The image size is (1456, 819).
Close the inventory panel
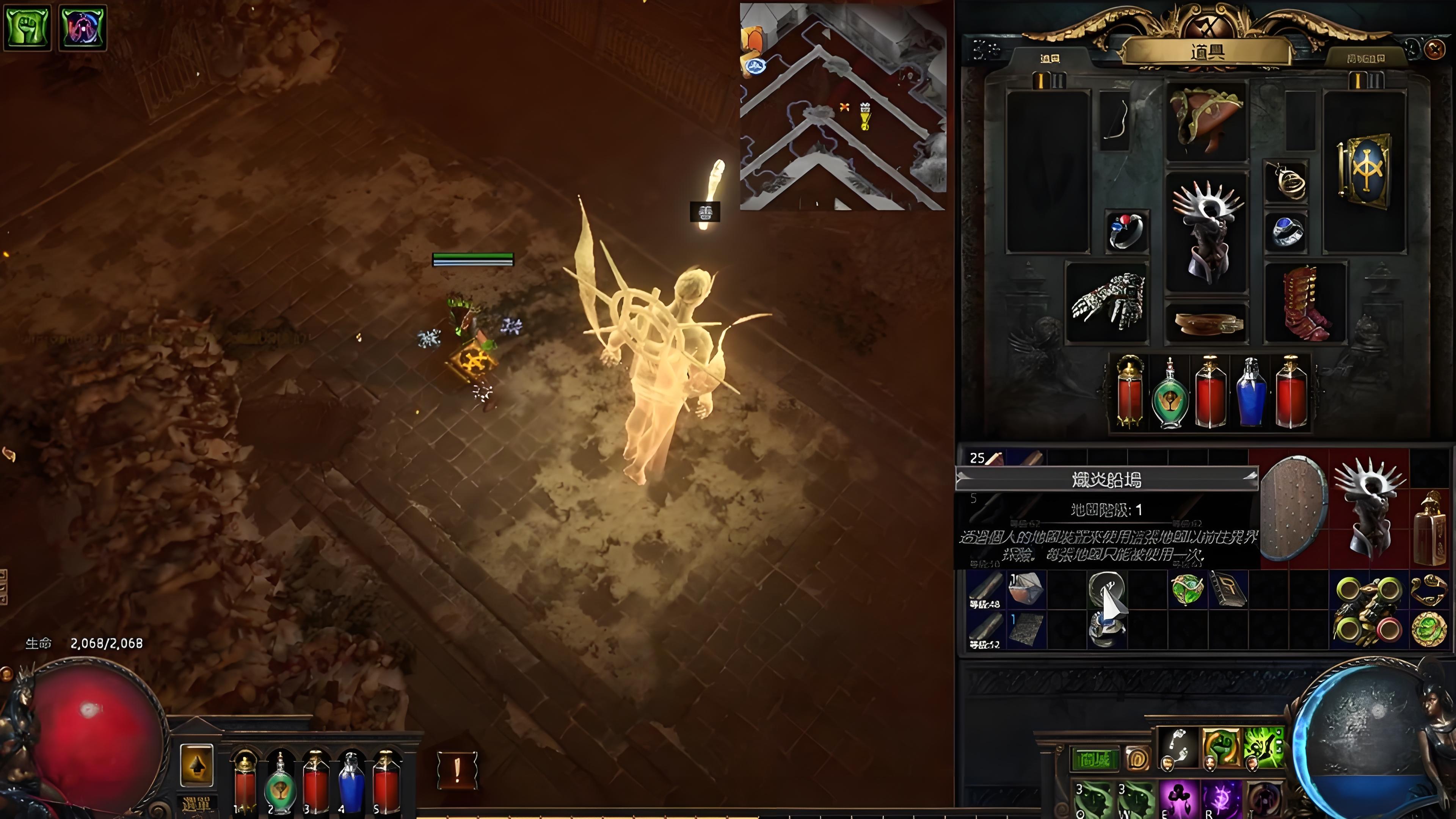coord(1434,50)
